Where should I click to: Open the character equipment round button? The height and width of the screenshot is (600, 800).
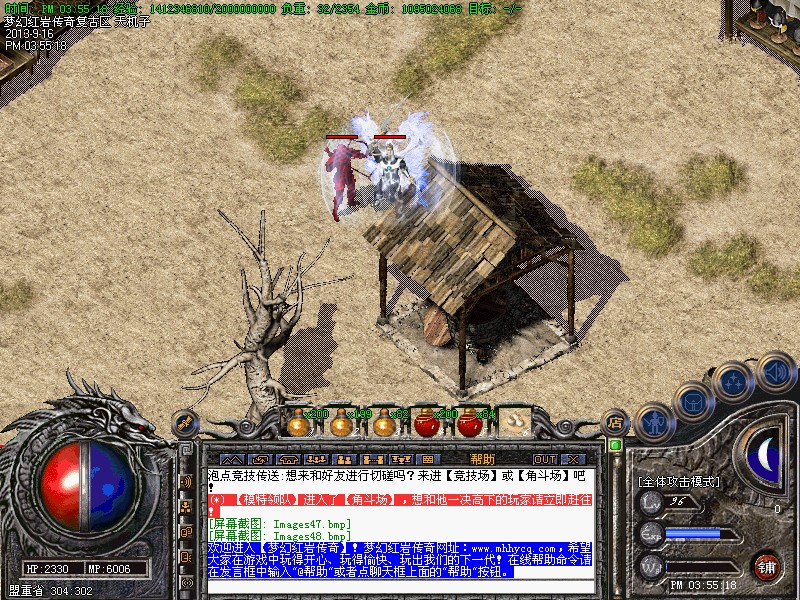click(x=655, y=423)
